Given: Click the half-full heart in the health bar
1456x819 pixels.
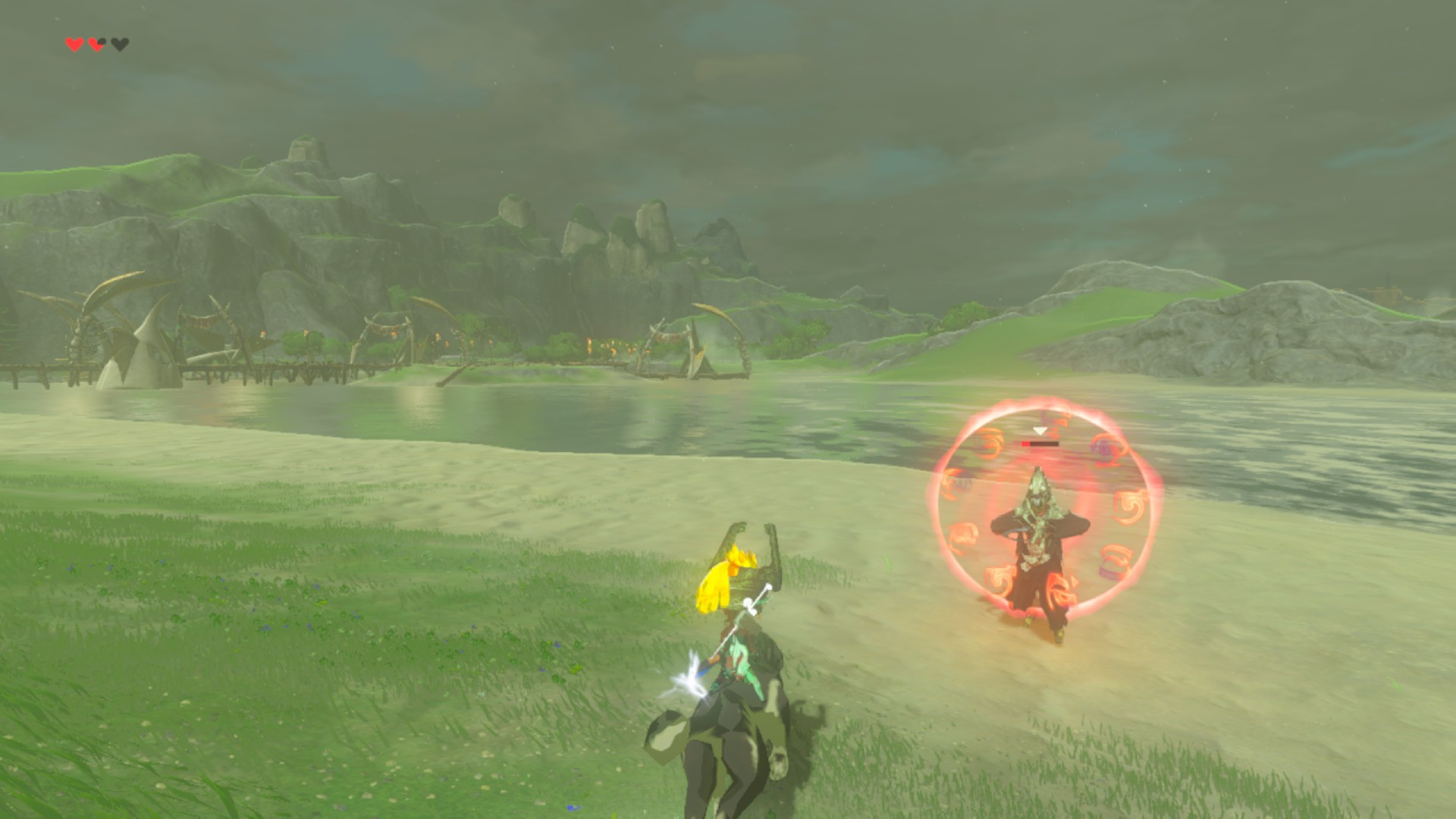Looking at the screenshot, I should point(96,44).
